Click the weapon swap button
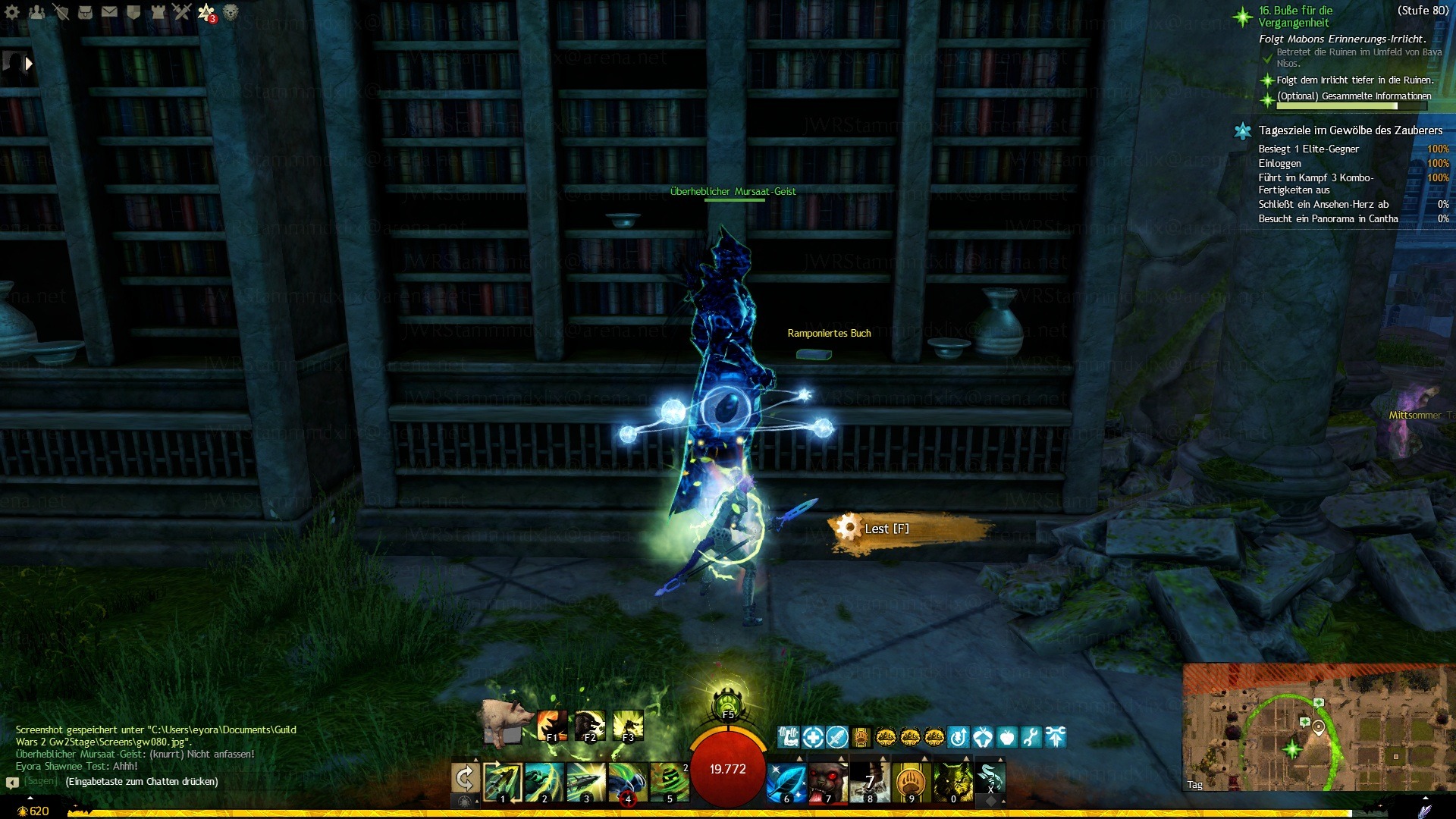Screen dimensions: 1456x819 coord(465,778)
